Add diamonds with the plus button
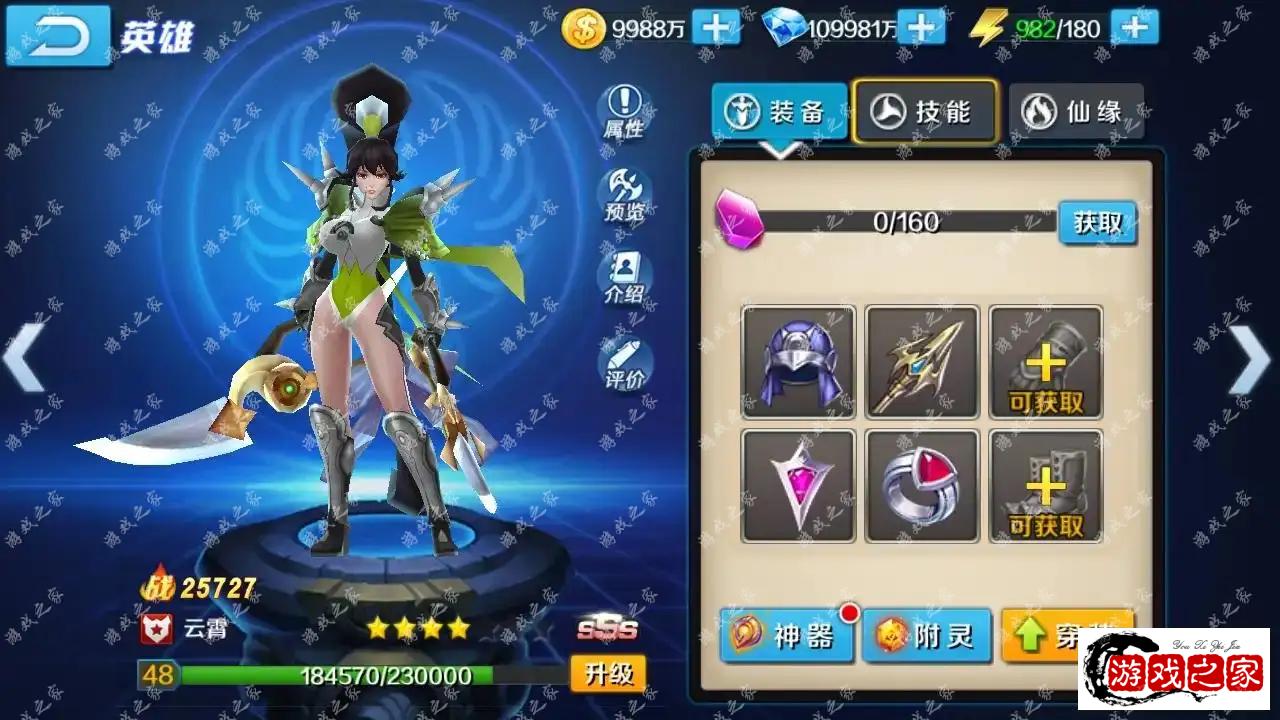The height and width of the screenshot is (720, 1280). coord(921,28)
